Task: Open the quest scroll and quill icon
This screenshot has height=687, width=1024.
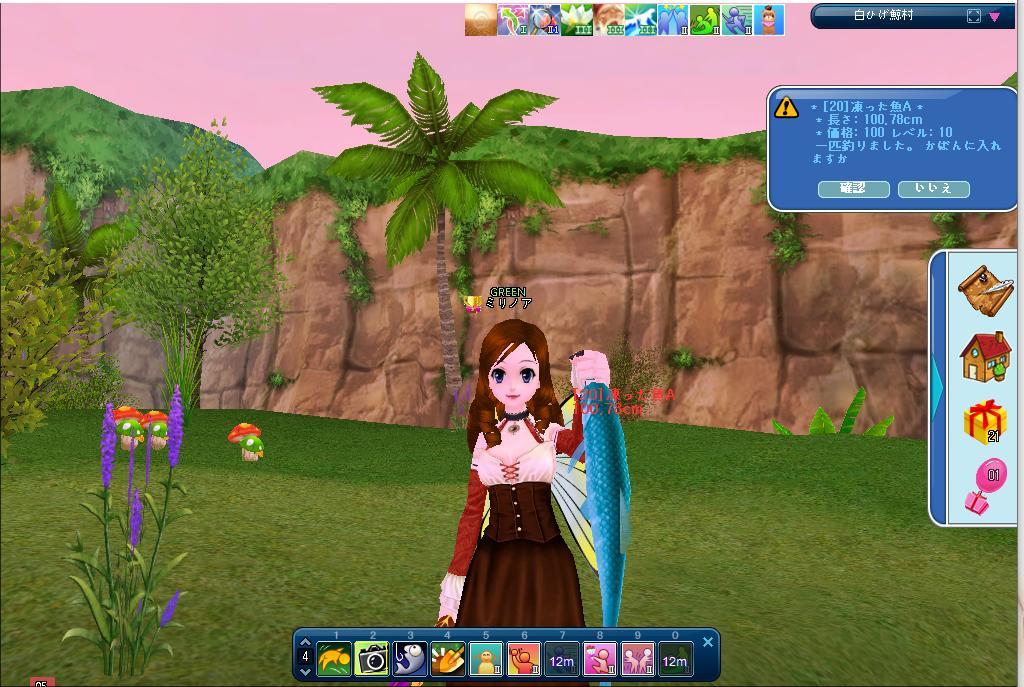Action: [985, 289]
